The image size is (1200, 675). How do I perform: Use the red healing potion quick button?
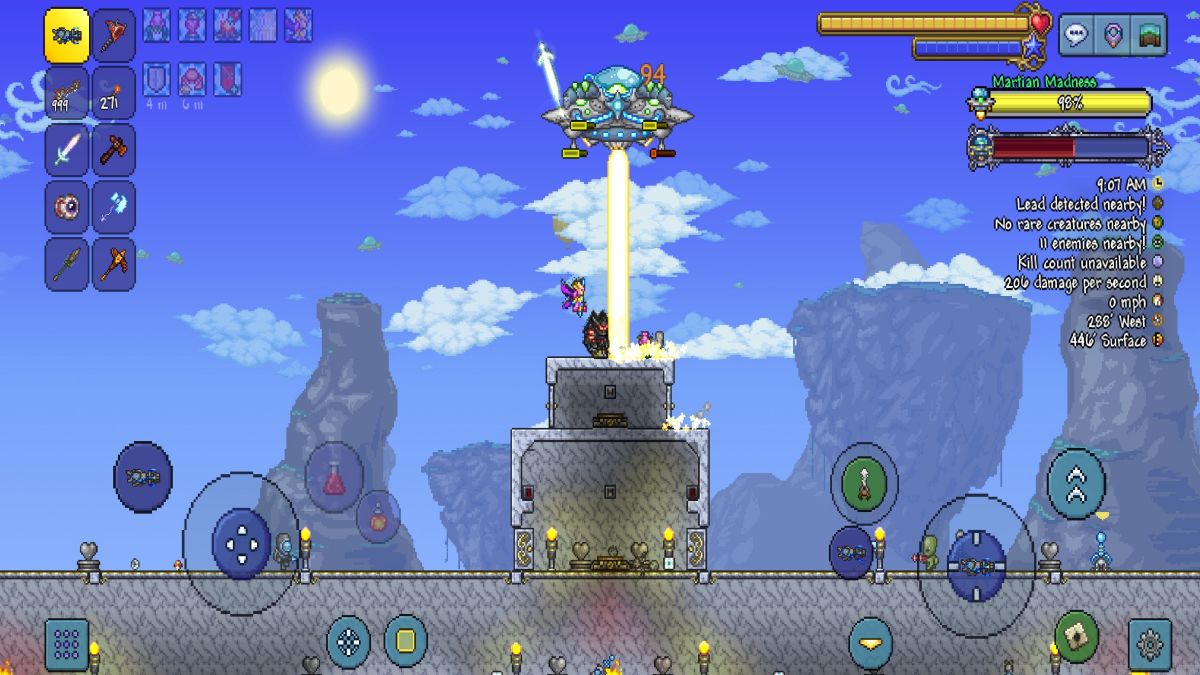[x=334, y=478]
